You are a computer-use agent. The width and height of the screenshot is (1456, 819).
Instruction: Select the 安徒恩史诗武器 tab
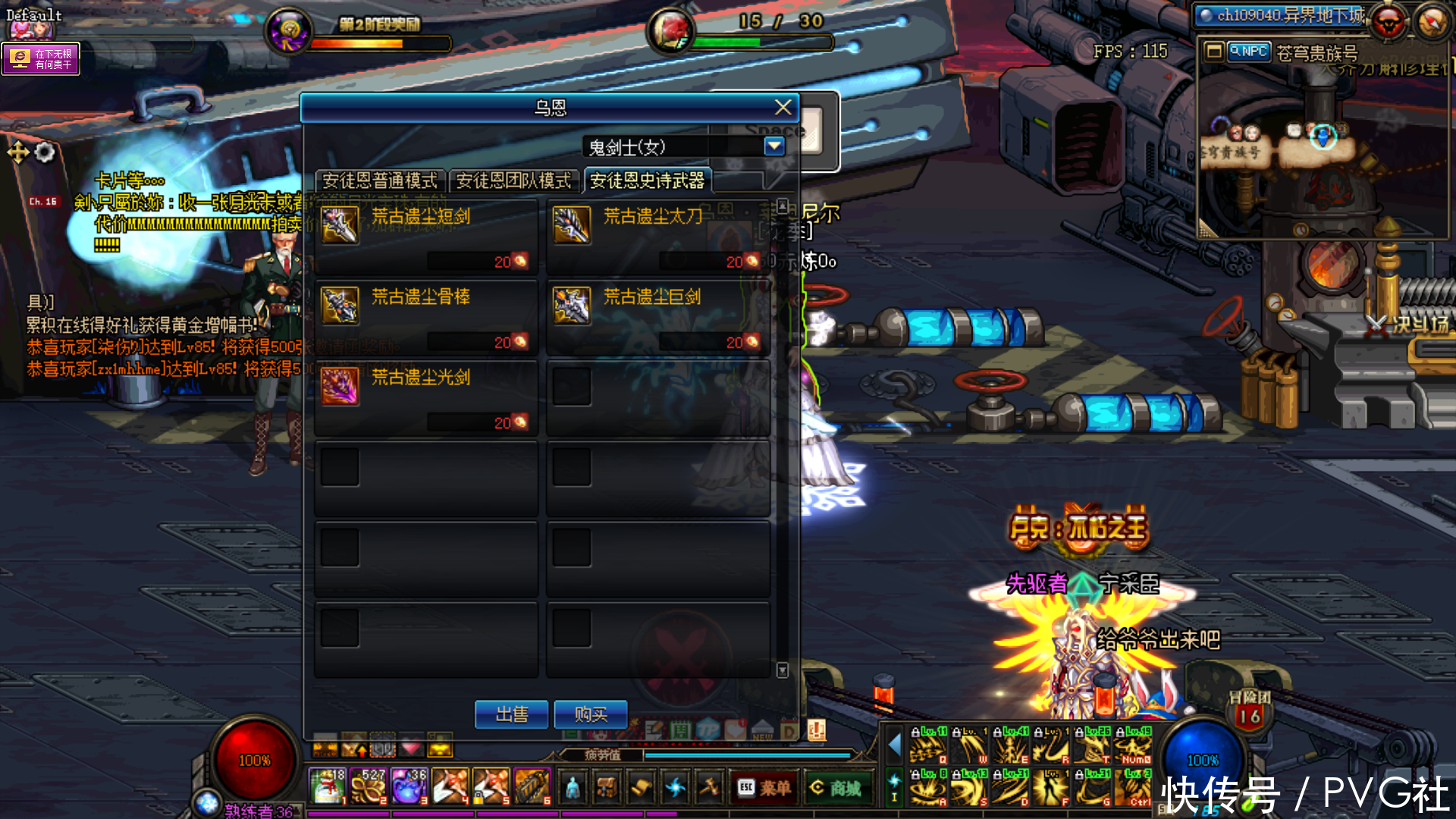click(648, 181)
